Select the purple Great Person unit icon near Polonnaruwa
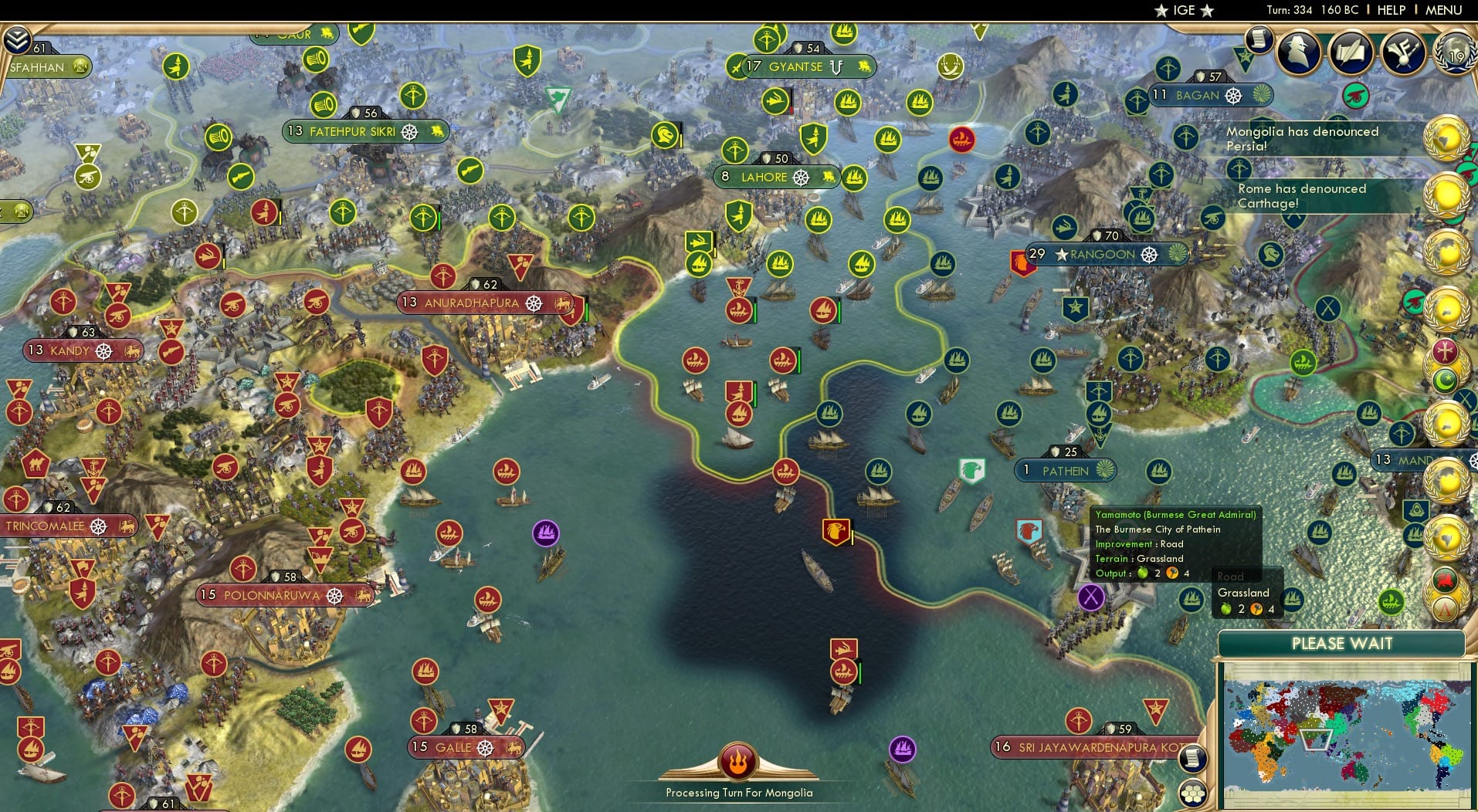 [x=546, y=531]
